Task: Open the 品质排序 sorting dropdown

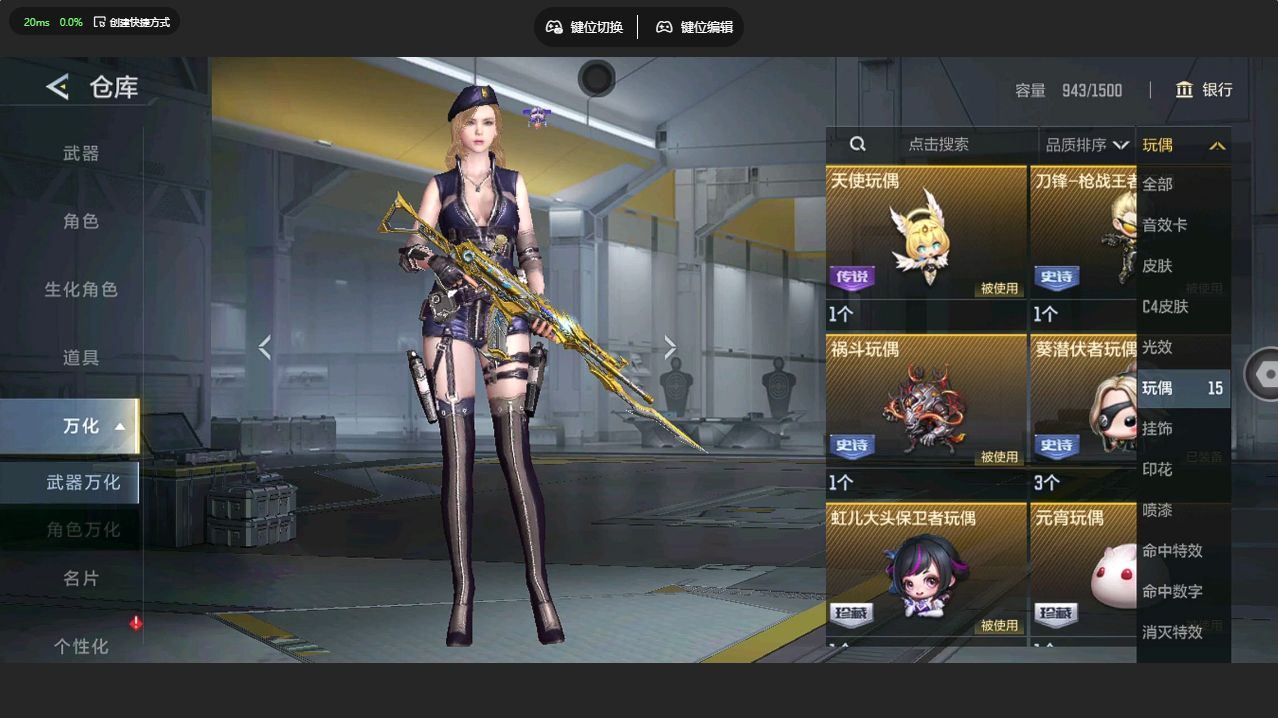Action: point(1086,145)
